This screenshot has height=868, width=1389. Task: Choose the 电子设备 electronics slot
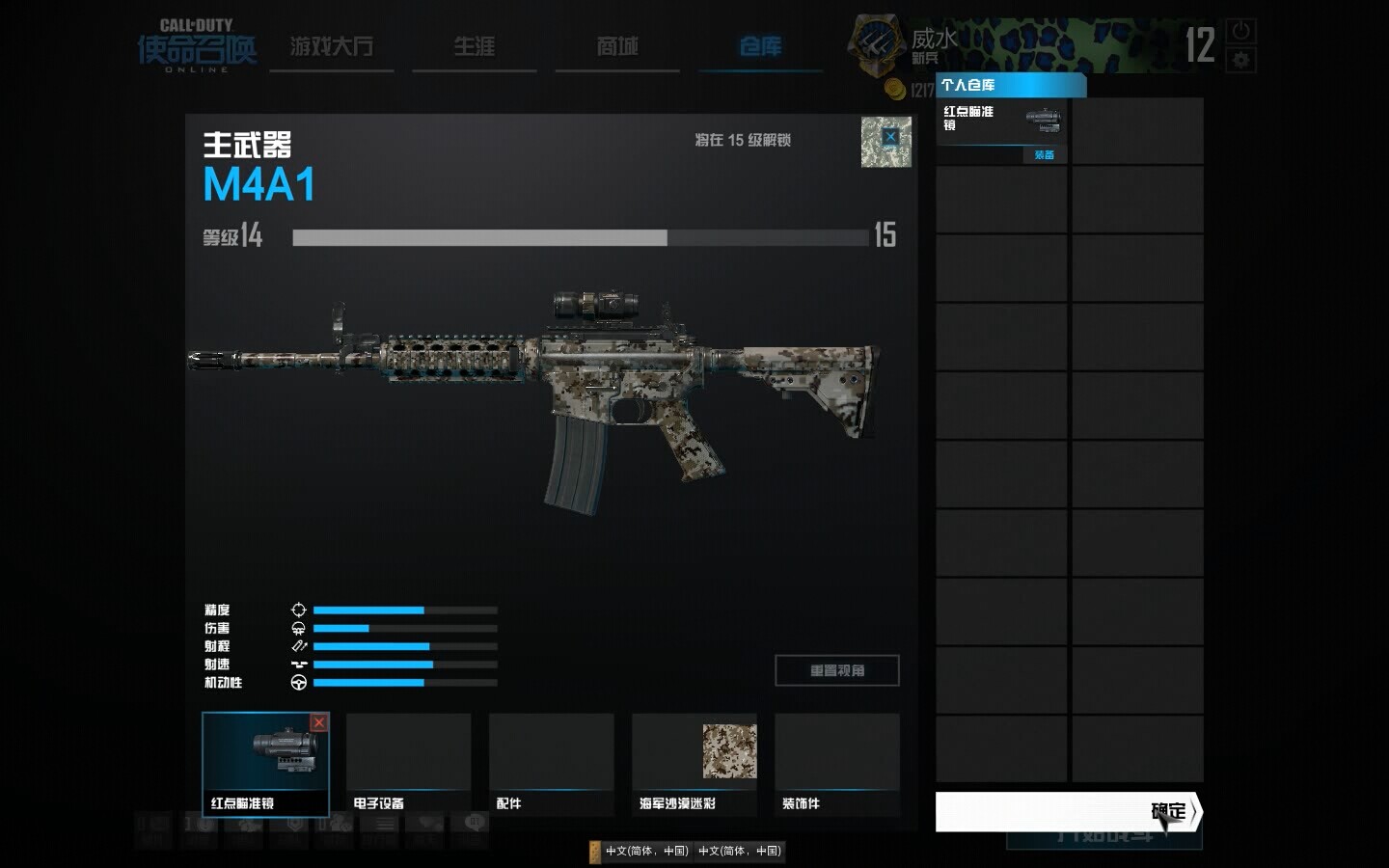(408, 763)
